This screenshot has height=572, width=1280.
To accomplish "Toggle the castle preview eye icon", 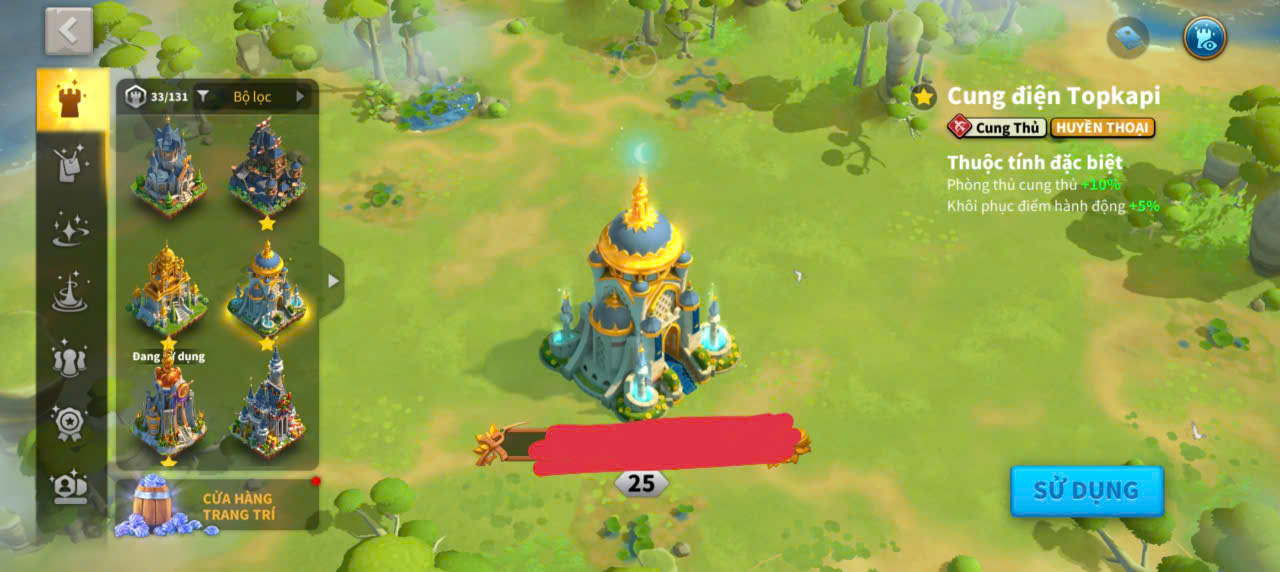I will 1204,38.
